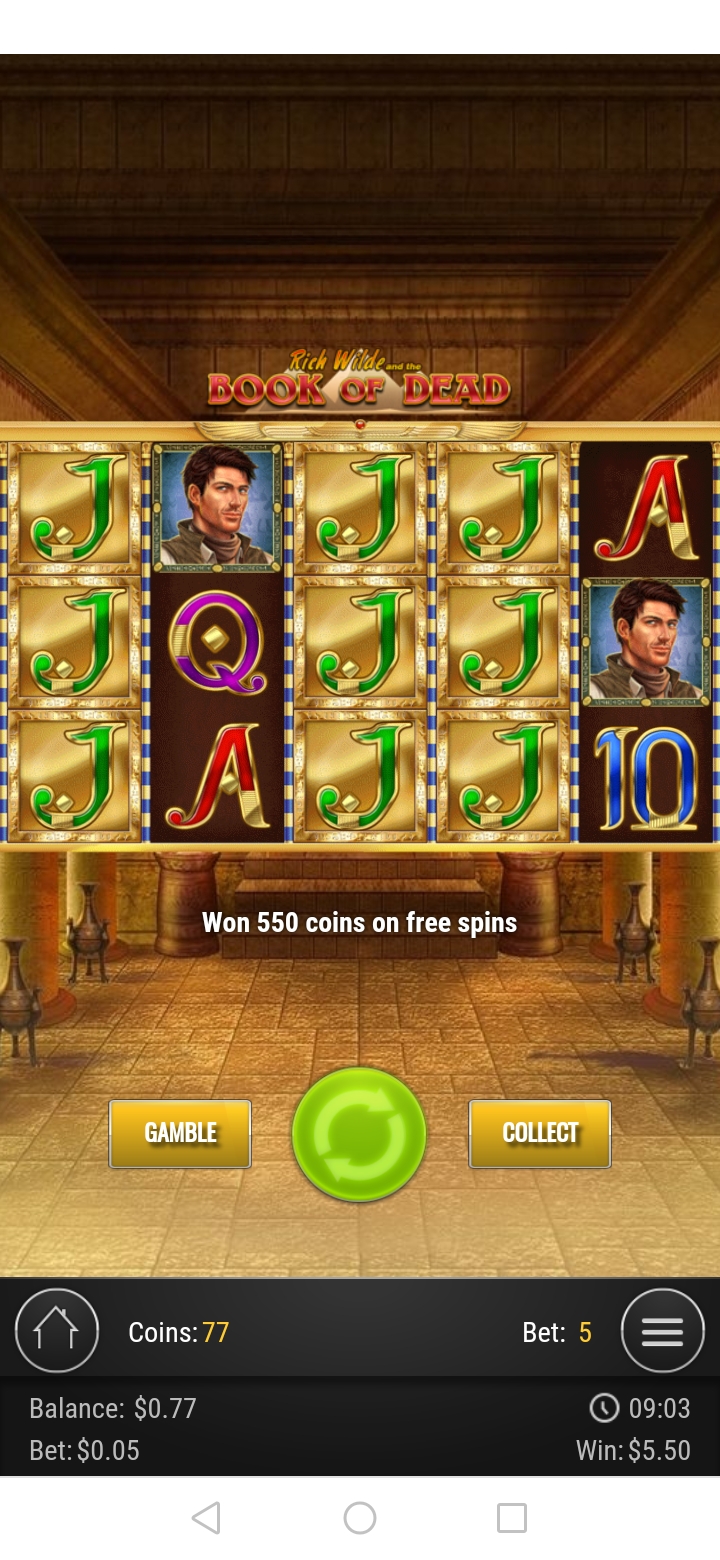
Task: Open the hamburger menu
Action: (662, 1331)
